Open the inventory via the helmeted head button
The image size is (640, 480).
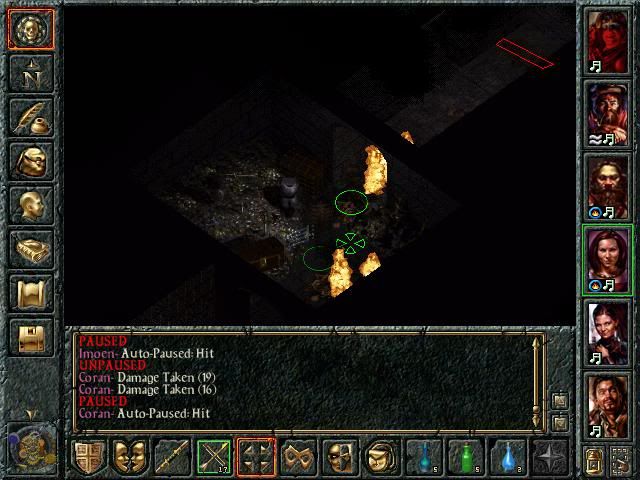tap(29, 160)
